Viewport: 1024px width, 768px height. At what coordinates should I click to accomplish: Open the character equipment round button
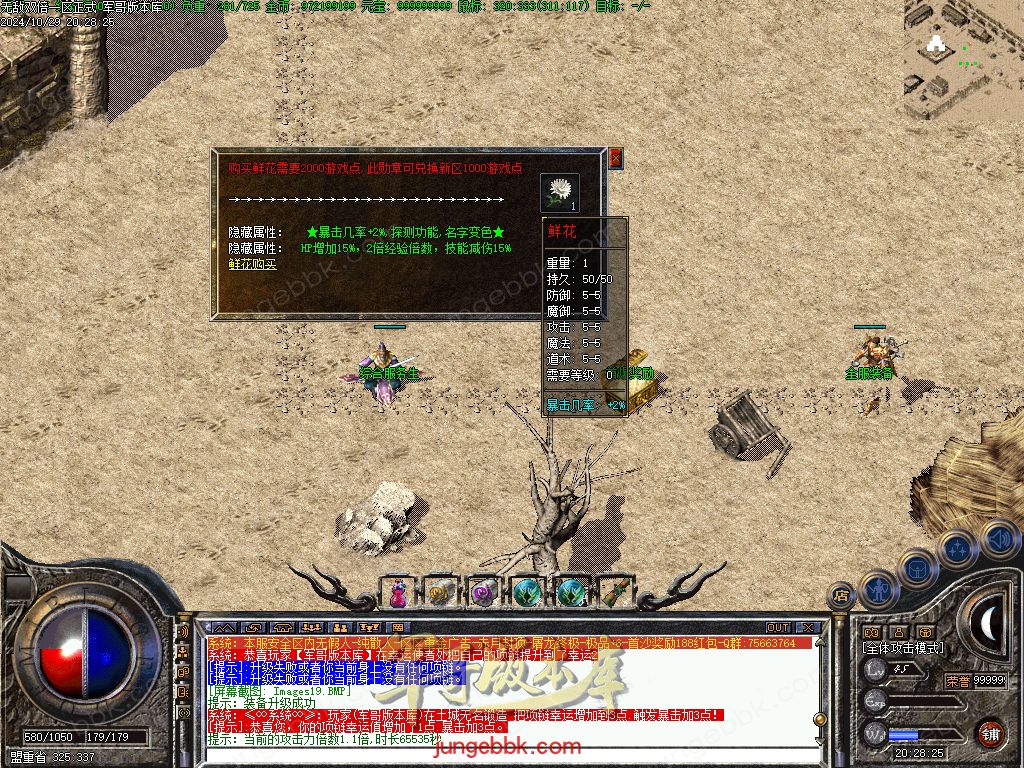pyautogui.click(x=878, y=588)
